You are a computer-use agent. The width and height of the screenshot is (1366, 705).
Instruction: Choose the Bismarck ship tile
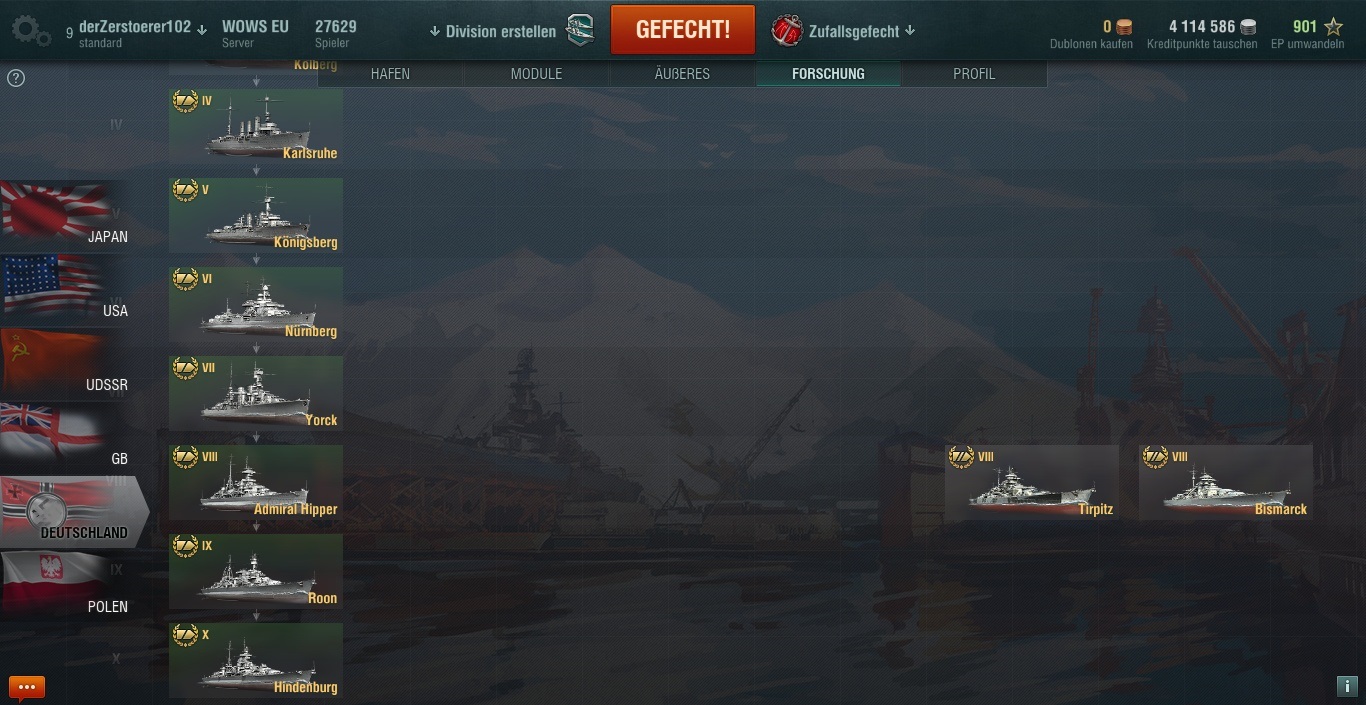1225,483
